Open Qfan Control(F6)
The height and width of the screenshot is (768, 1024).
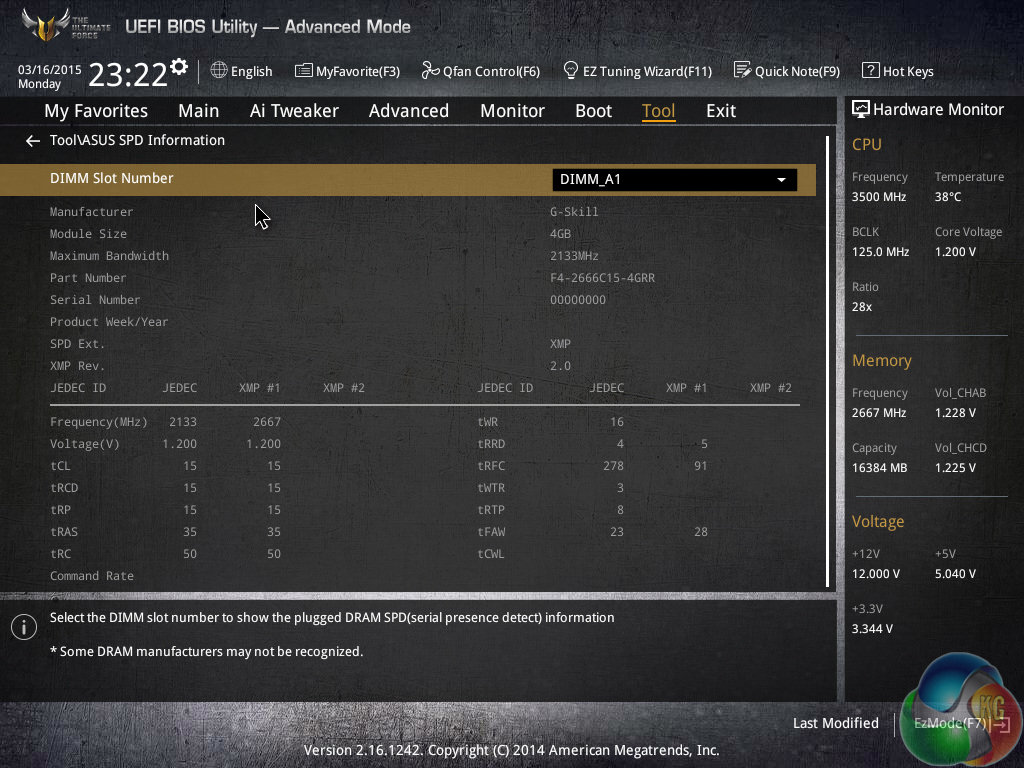coord(480,71)
